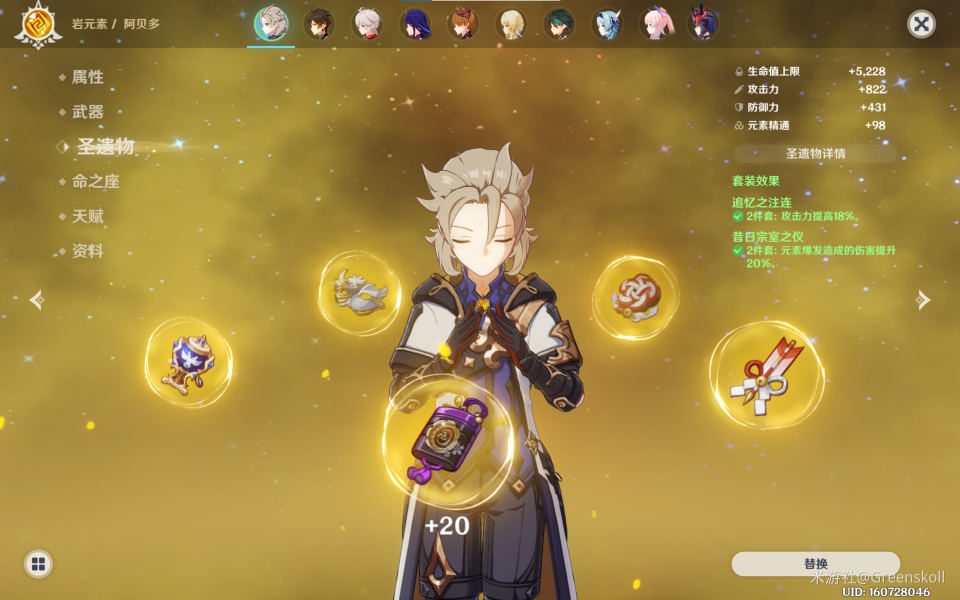
Task: Select the 圣遗物 (Artifacts) menu entry
Action: [104, 147]
